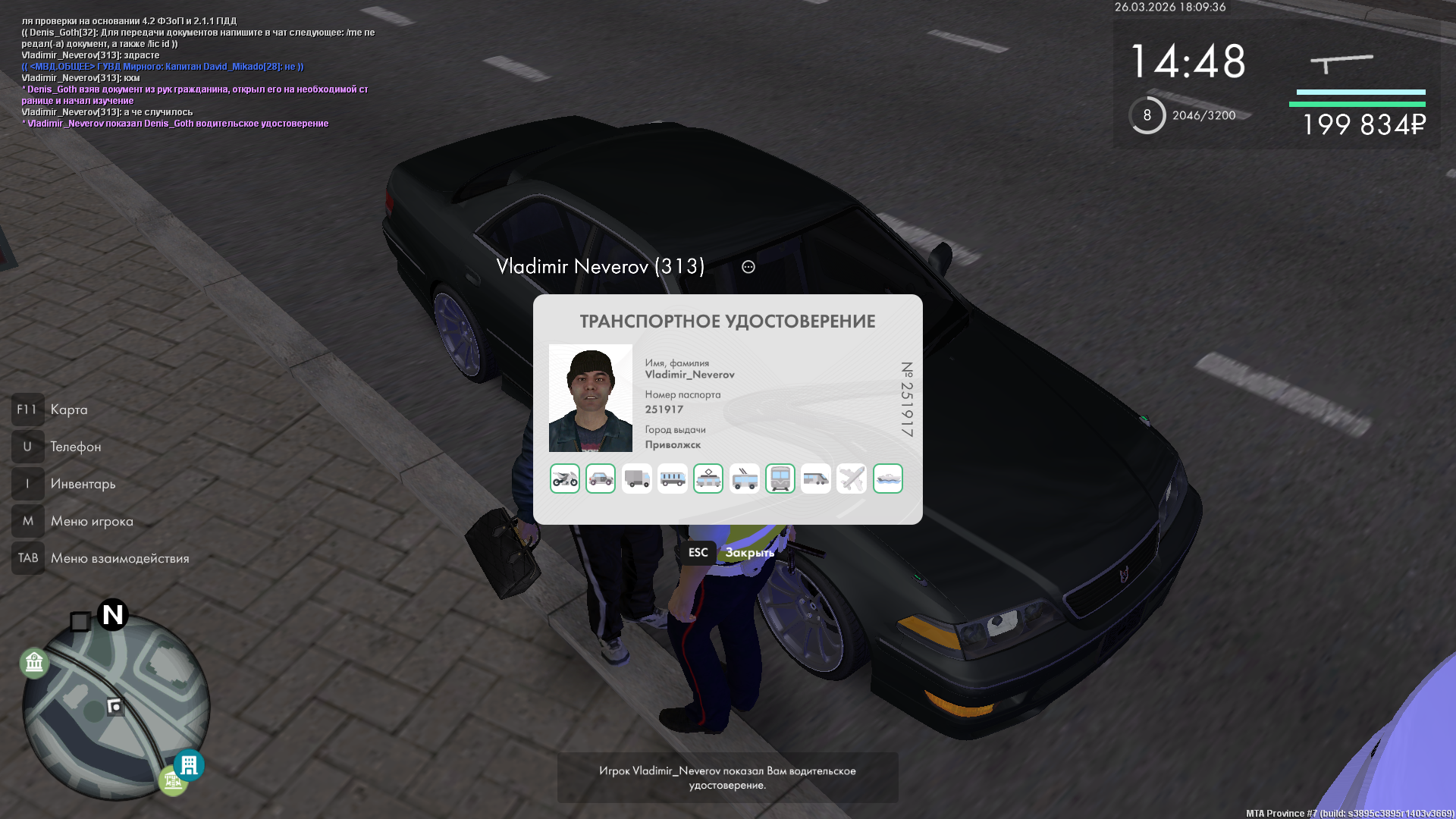
Task: Select the tram category icon
Action: [708, 479]
